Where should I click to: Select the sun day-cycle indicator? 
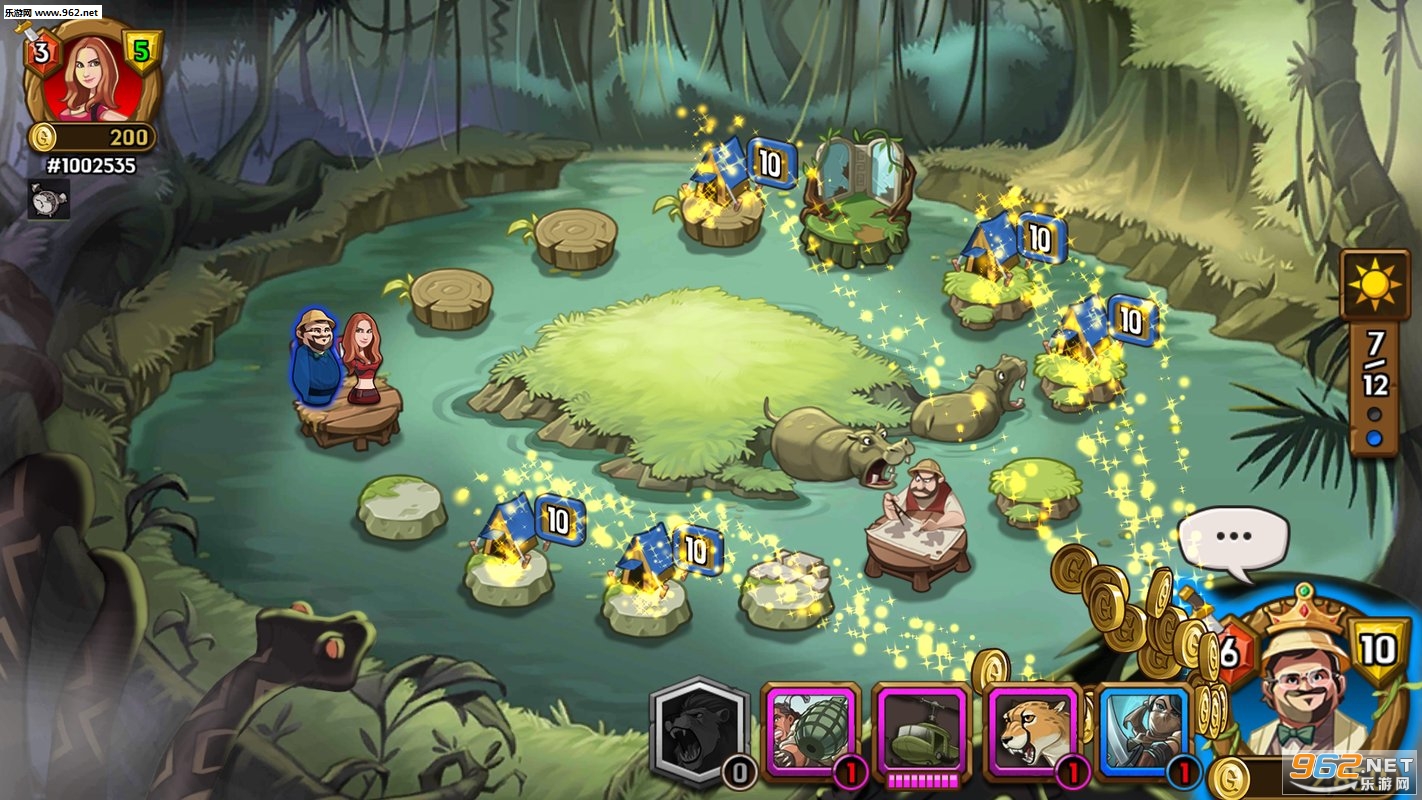coord(1375,284)
